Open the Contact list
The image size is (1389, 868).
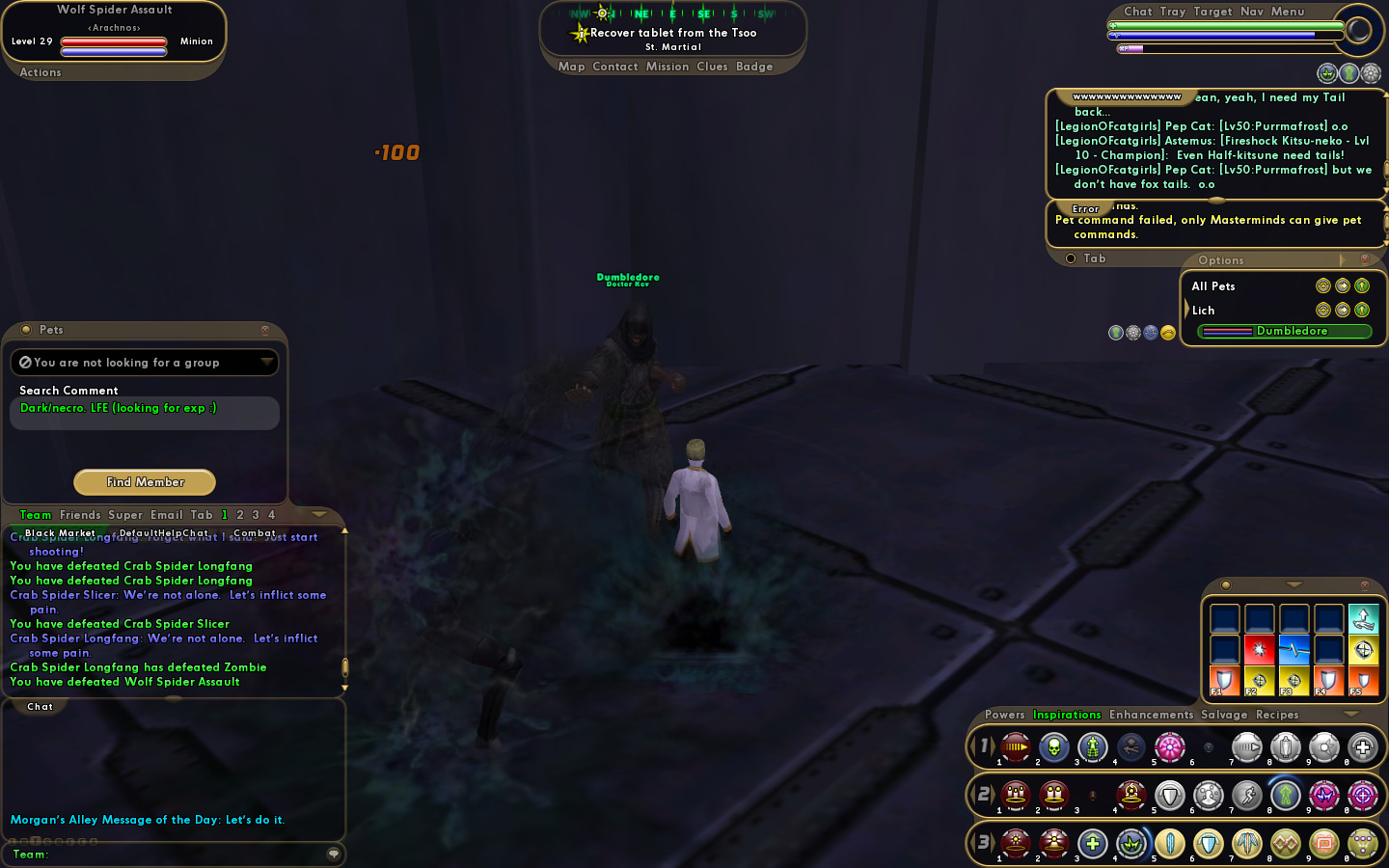point(615,67)
